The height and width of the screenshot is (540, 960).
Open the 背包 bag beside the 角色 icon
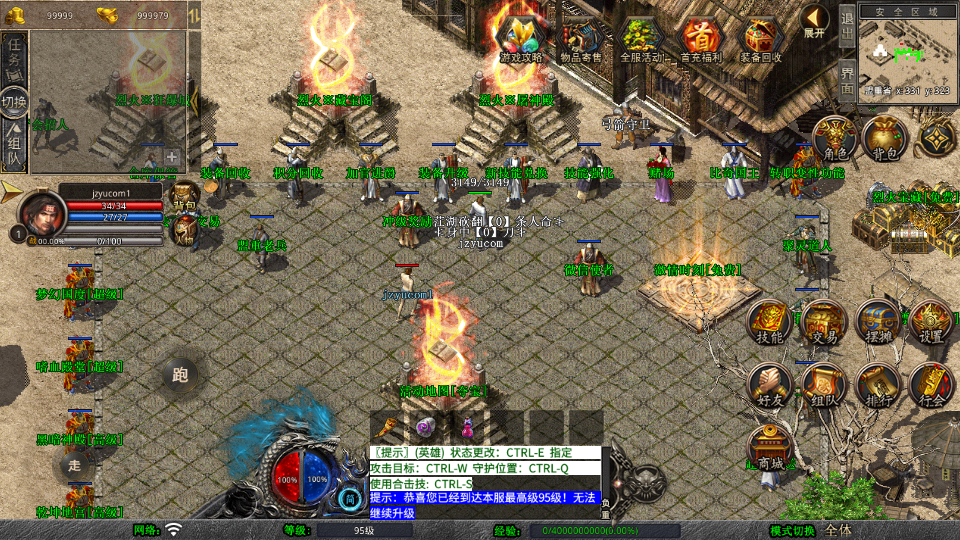[x=884, y=138]
